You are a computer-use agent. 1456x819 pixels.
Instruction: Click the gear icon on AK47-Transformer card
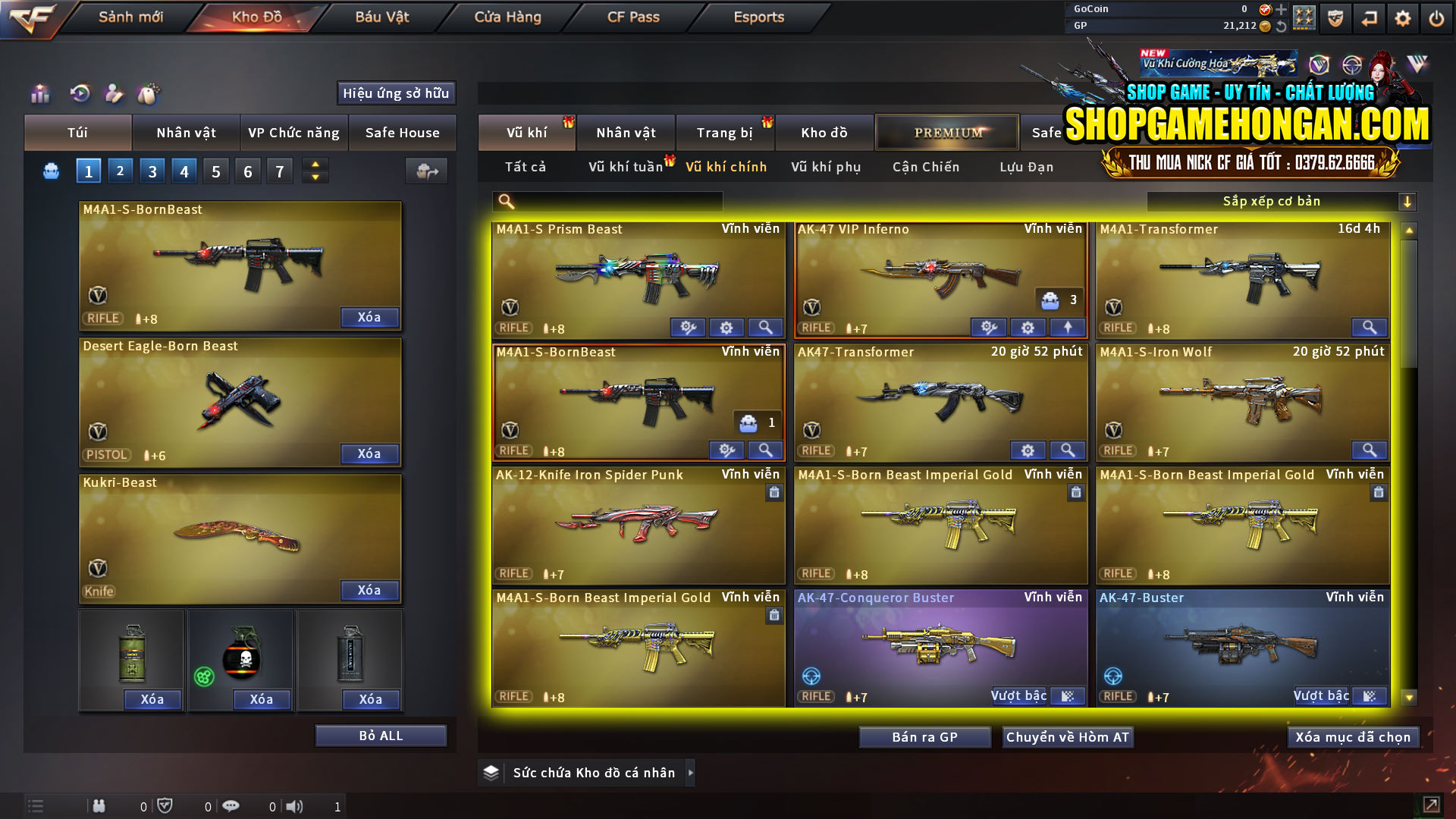click(1028, 450)
